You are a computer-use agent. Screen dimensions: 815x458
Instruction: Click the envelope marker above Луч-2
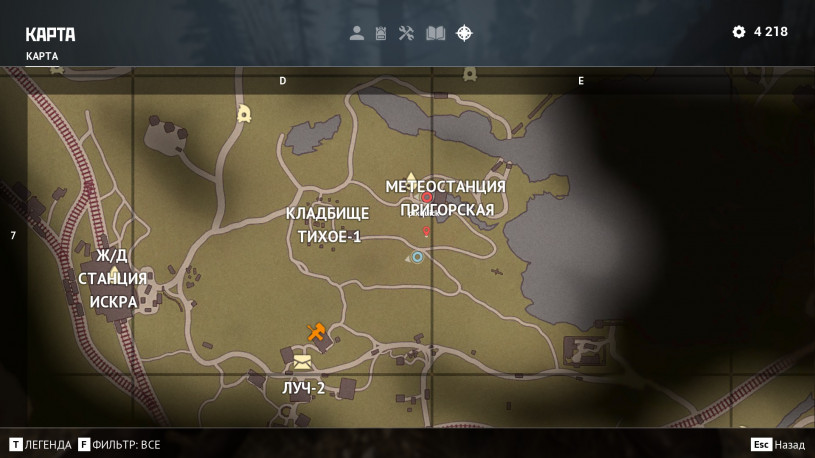coord(302,360)
